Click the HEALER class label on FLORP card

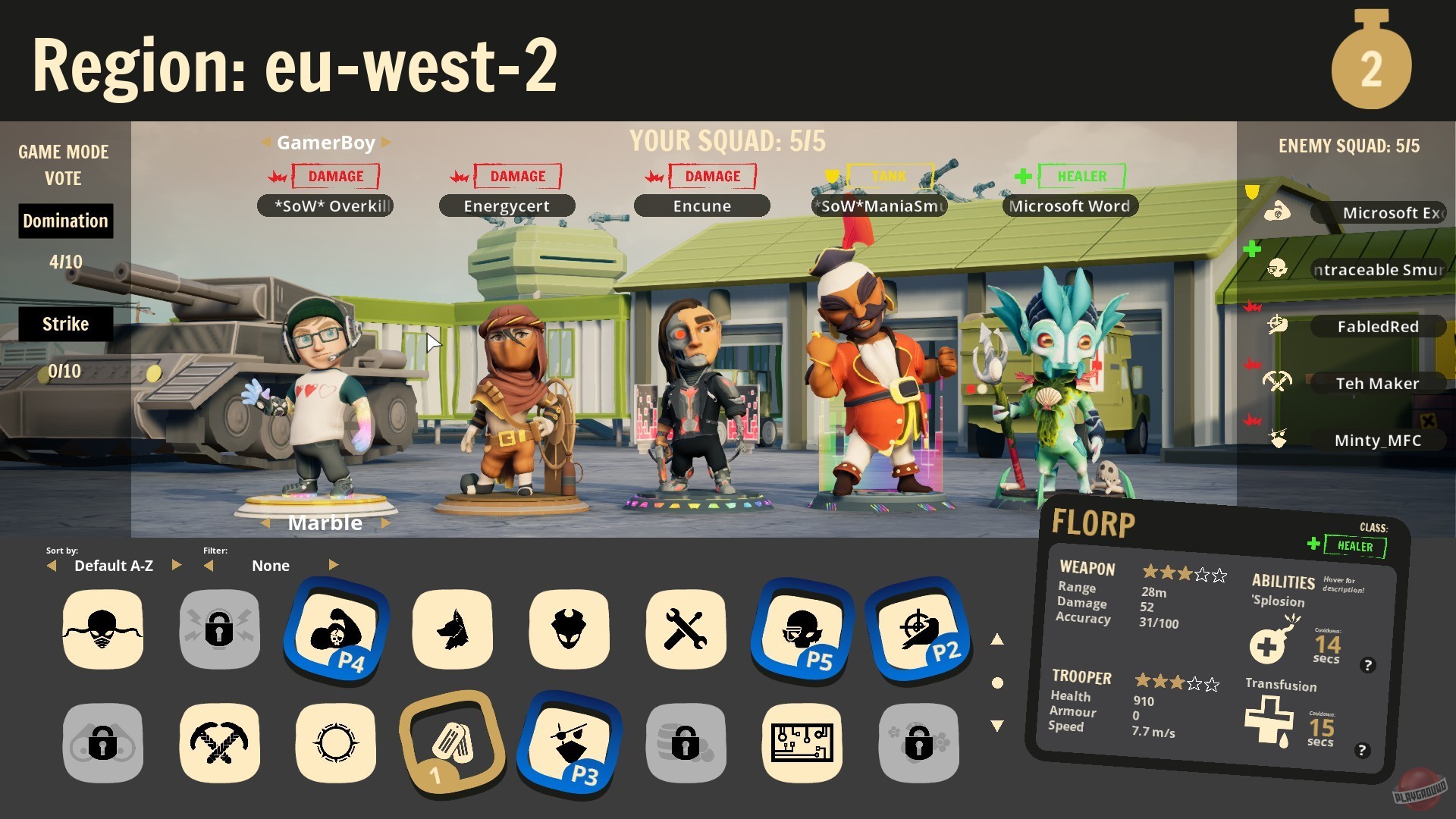[1356, 546]
